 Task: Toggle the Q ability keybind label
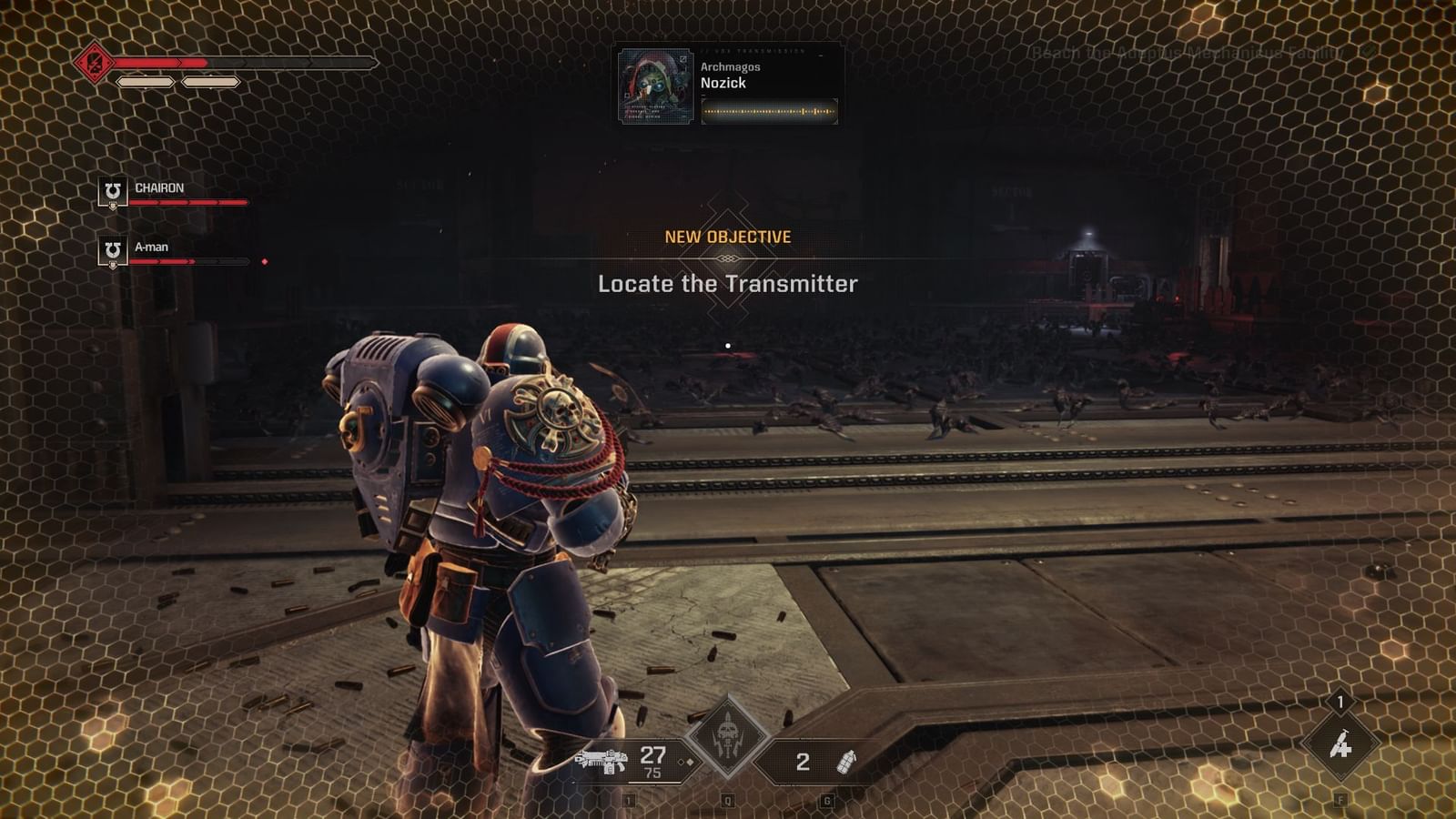tap(726, 798)
